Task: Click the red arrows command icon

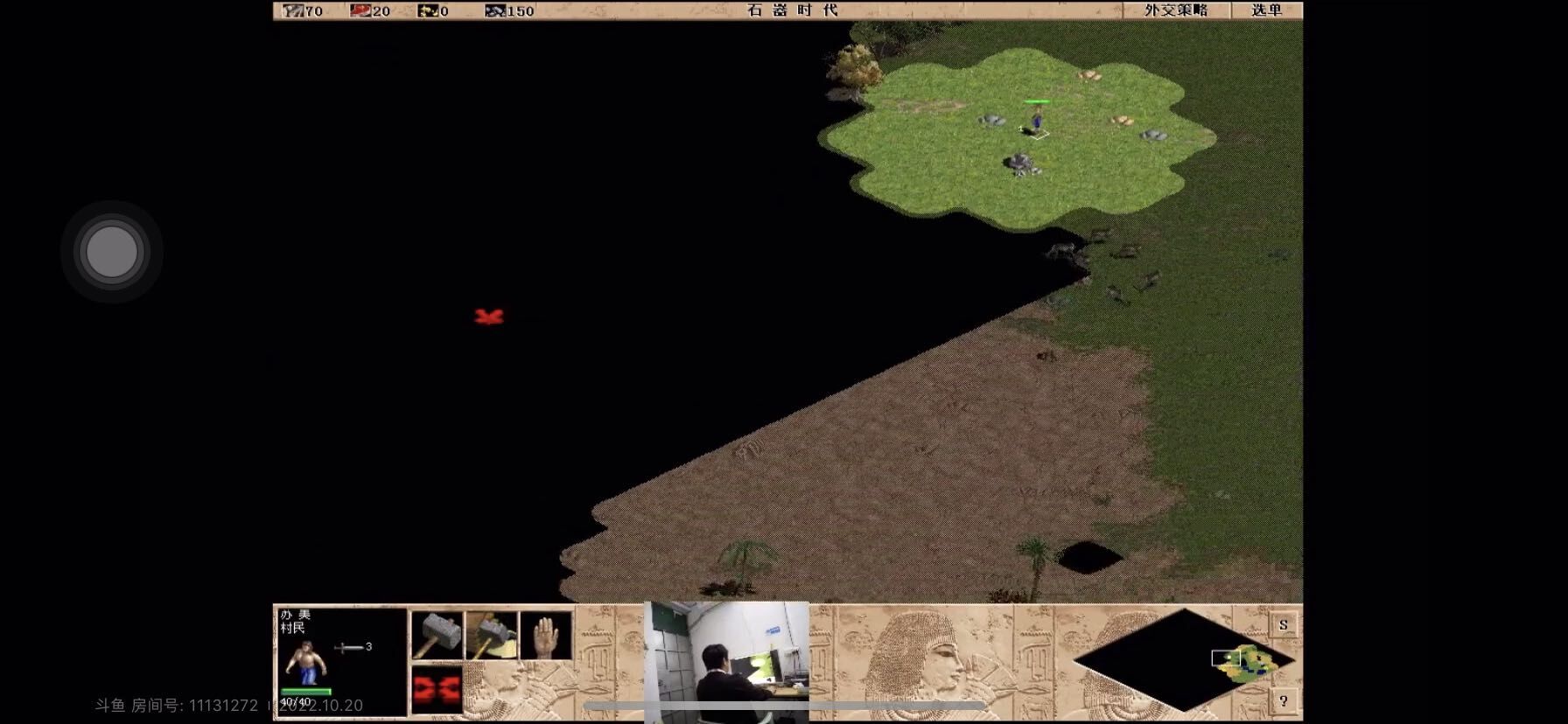Action: (437, 689)
